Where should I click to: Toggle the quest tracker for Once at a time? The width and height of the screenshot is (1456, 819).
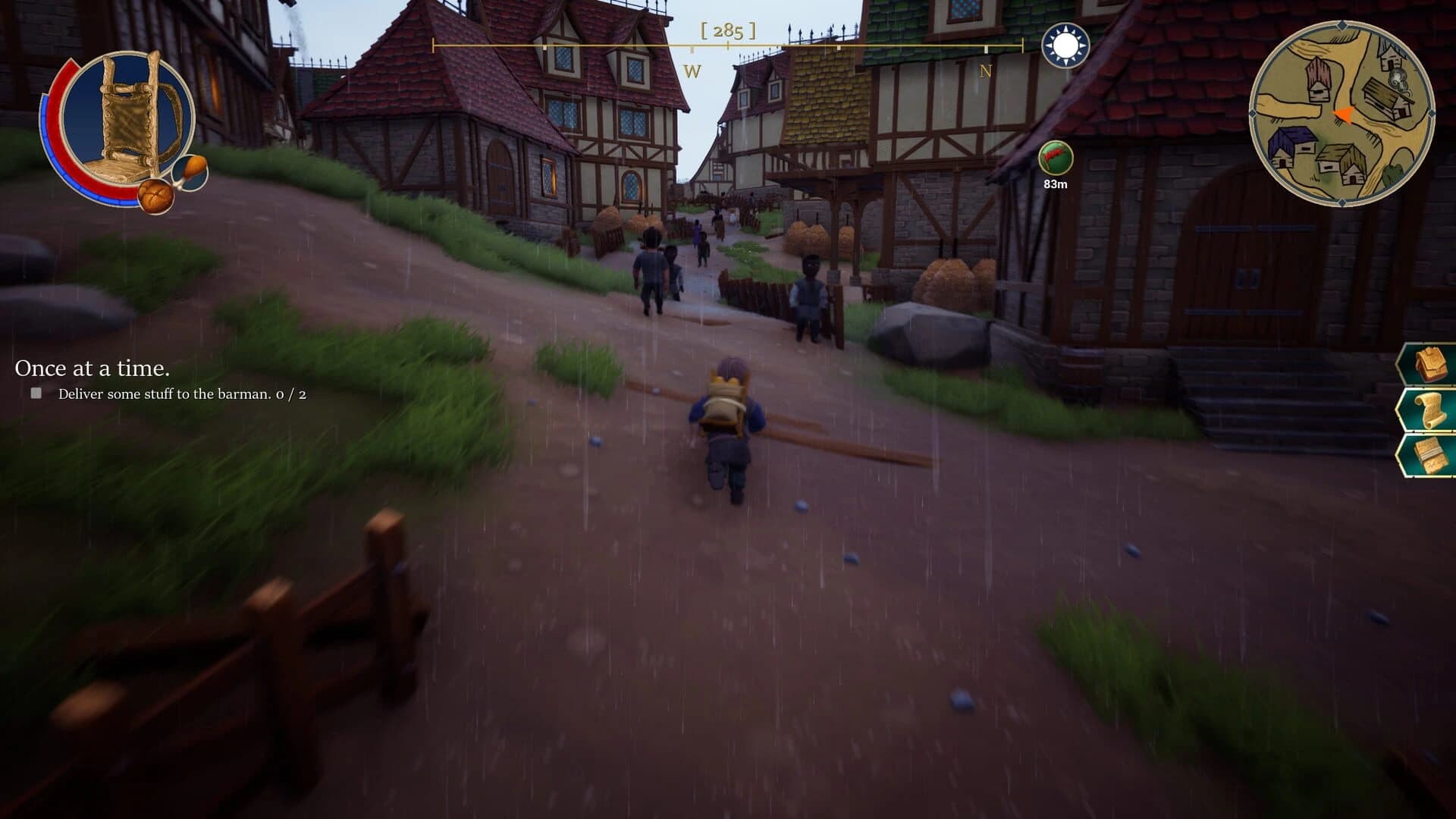pyautogui.click(x=93, y=369)
